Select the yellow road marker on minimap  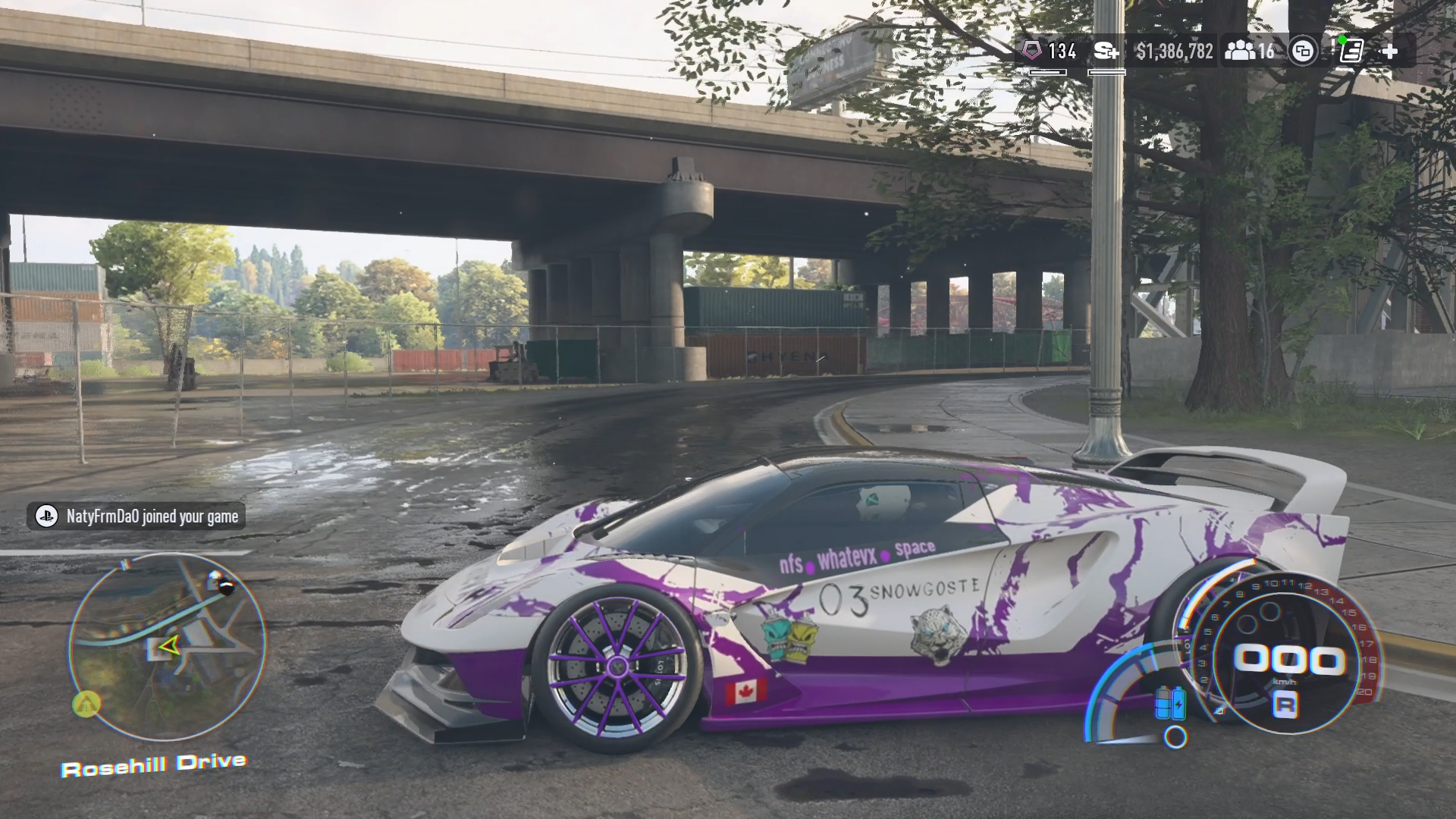pos(86,704)
